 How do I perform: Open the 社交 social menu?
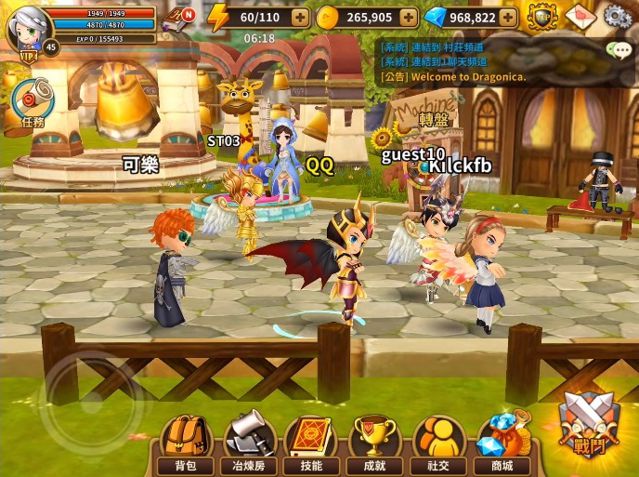point(436,443)
